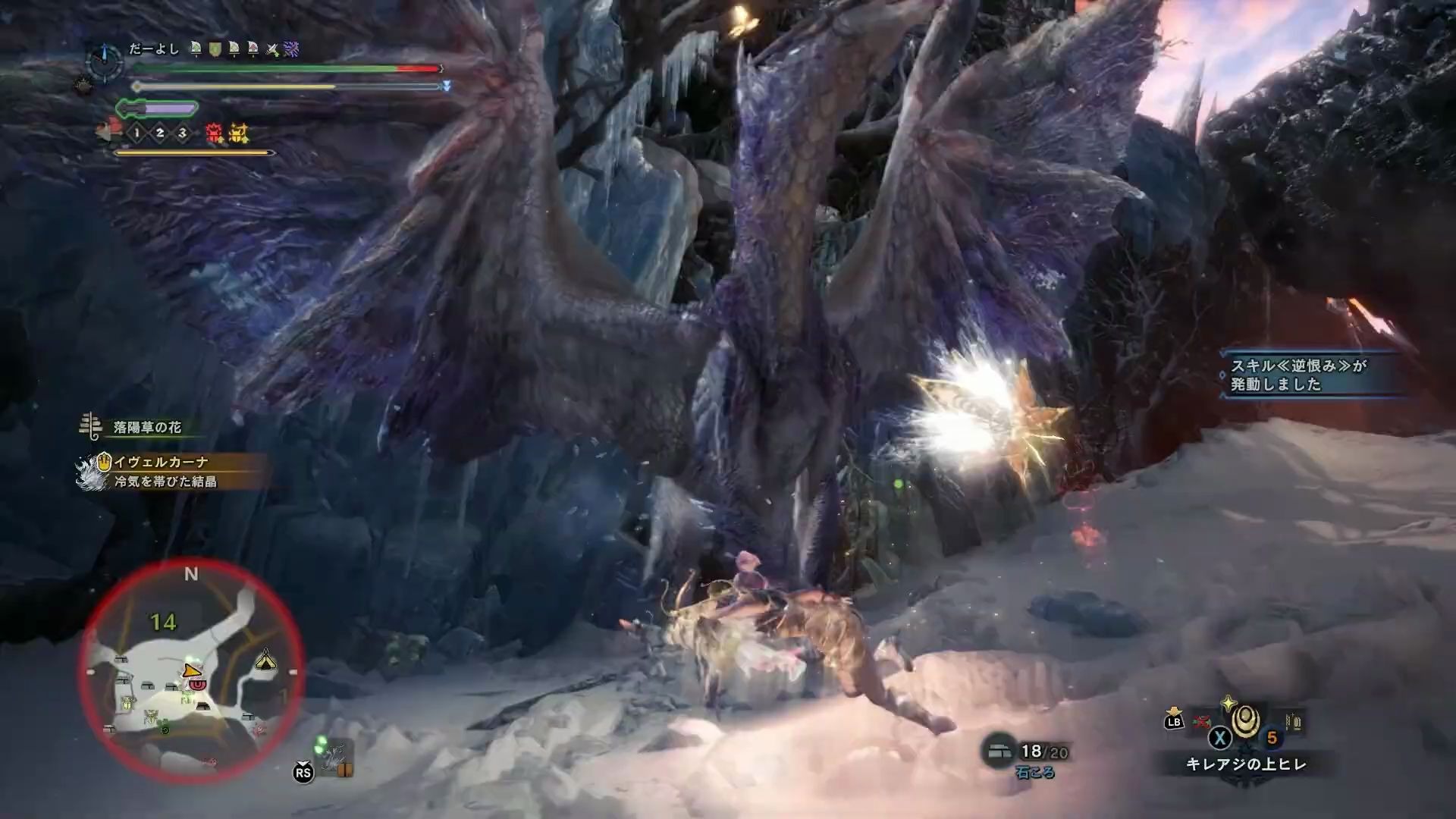Select the camp tent marker on minimap
The width and height of the screenshot is (1456, 819).
pyautogui.click(x=265, y=658)
